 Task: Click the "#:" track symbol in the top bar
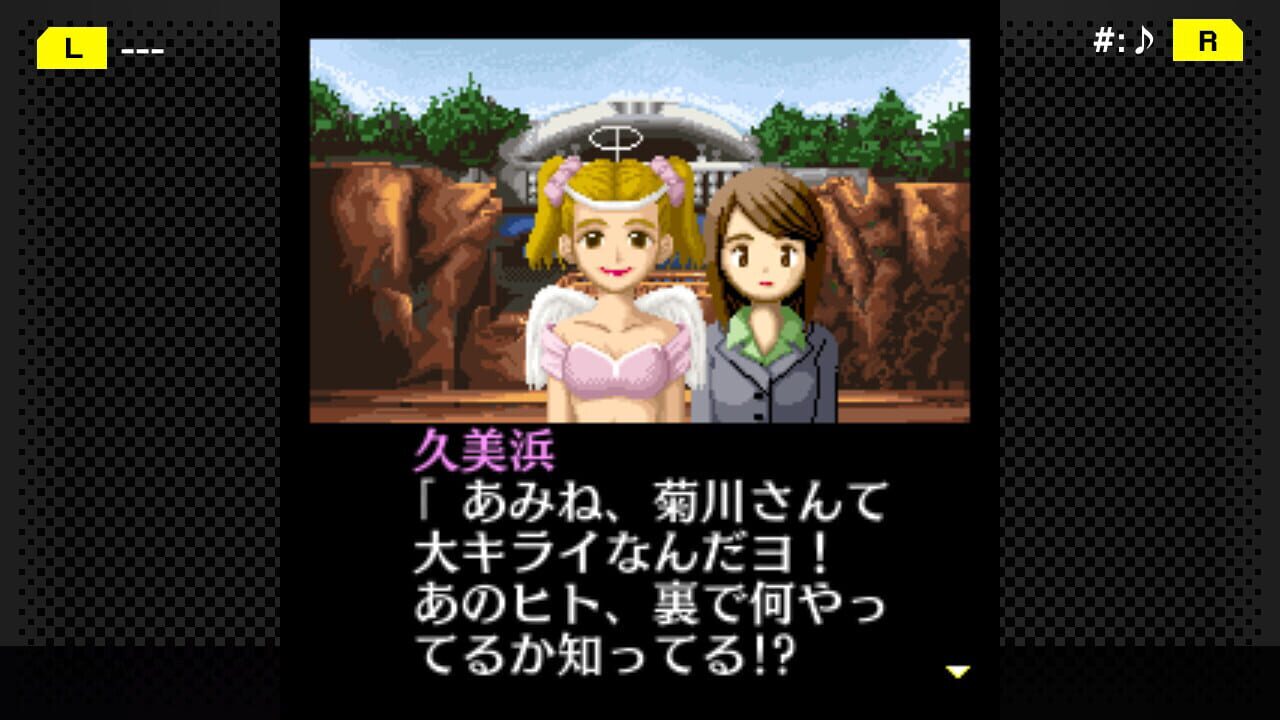pos(1108,41)
